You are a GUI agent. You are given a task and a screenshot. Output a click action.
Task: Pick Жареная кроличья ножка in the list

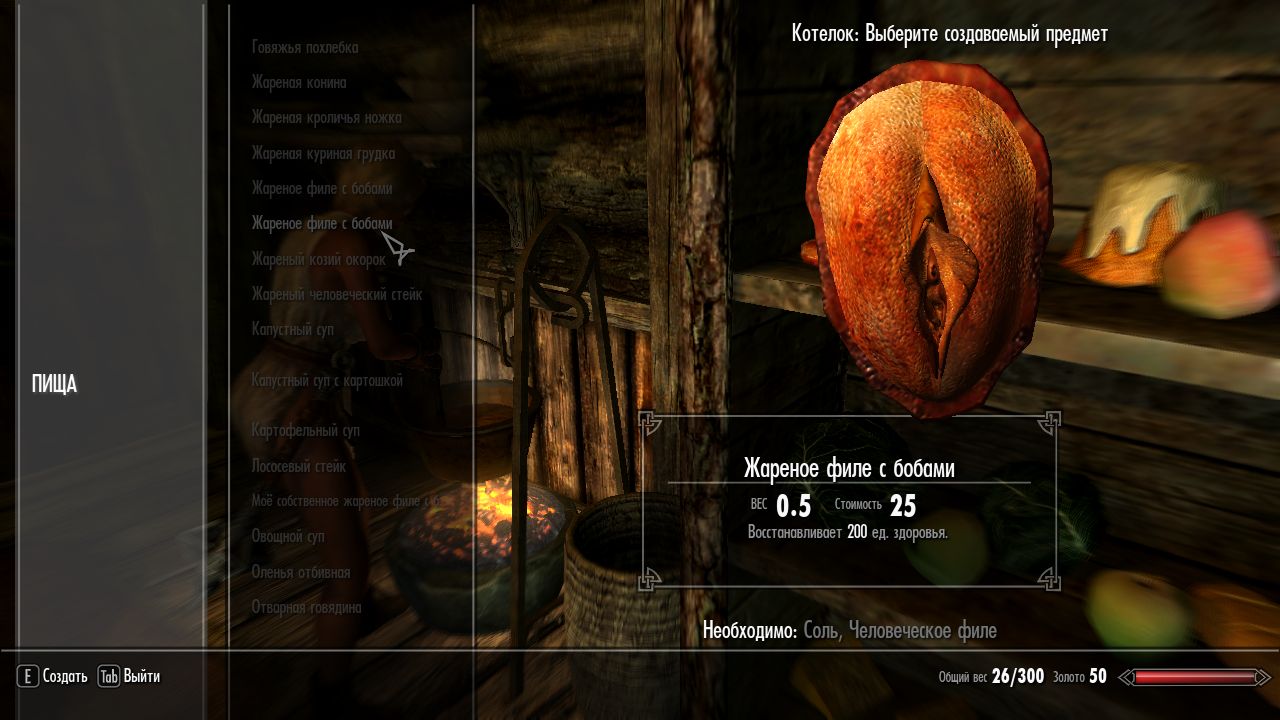tap(326, 118)
